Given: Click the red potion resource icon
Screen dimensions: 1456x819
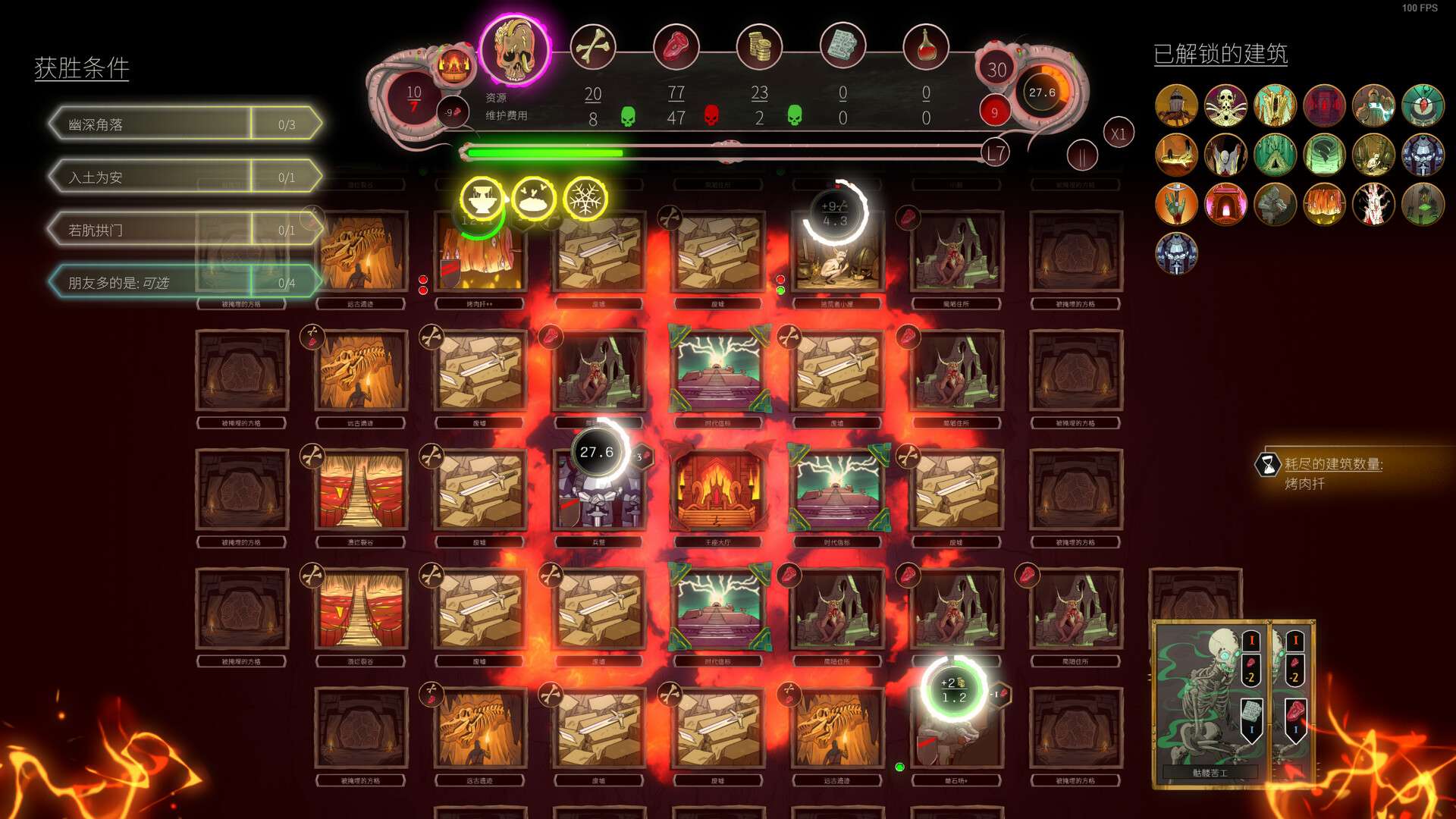Looking at the screenshot, I should (925, 47).
